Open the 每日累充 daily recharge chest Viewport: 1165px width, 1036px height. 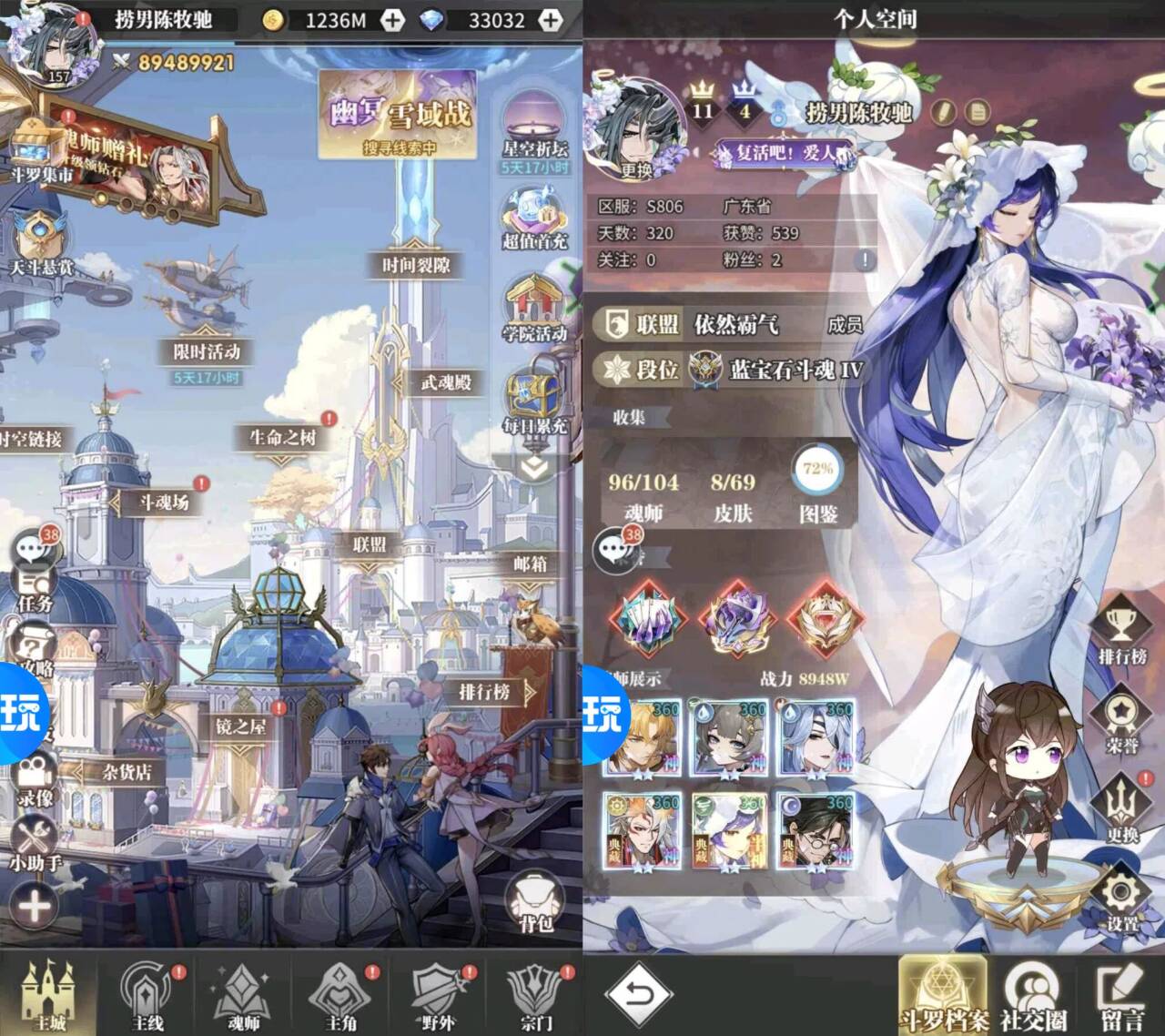tap(535, 402)
